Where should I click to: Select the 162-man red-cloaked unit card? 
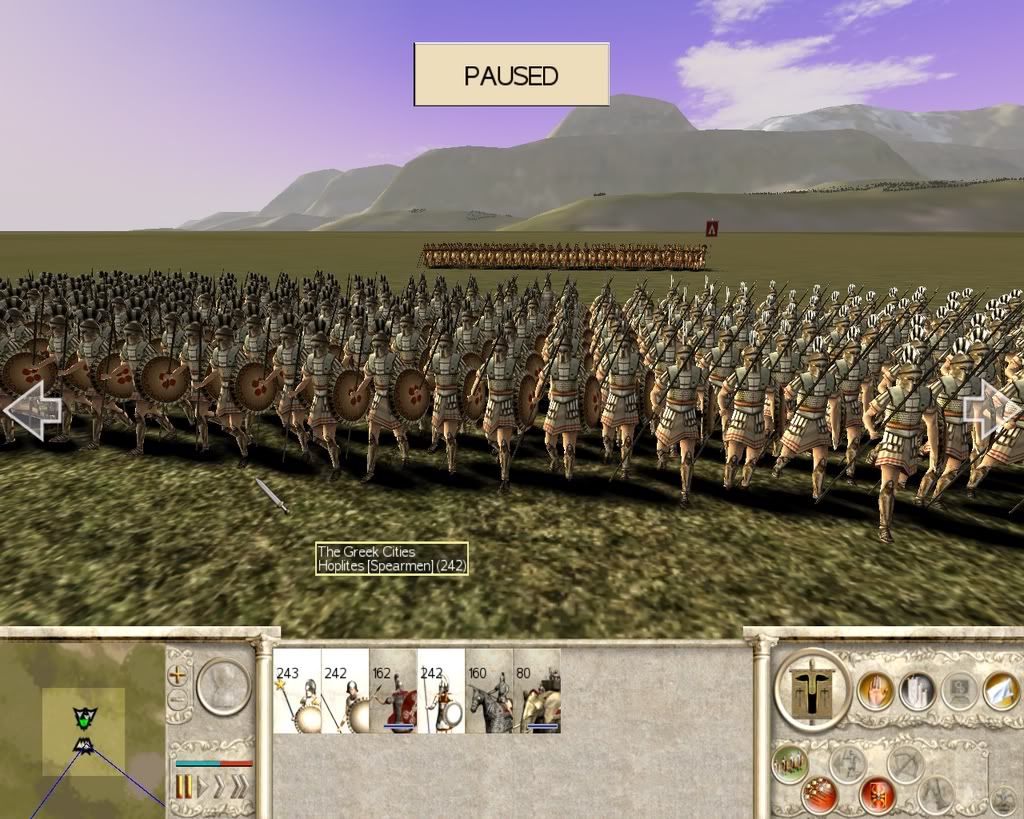click(x=393, y=691)
